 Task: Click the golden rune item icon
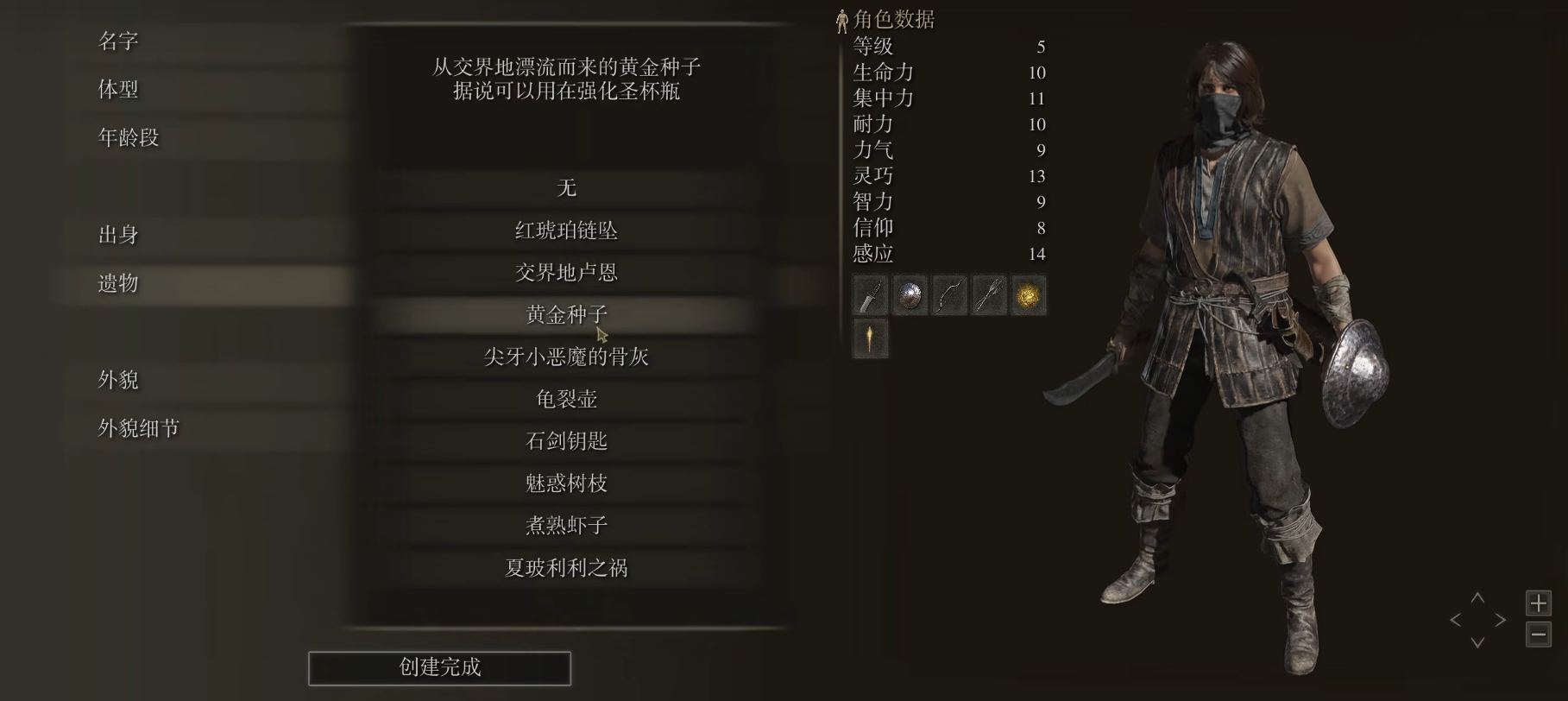1029,294
